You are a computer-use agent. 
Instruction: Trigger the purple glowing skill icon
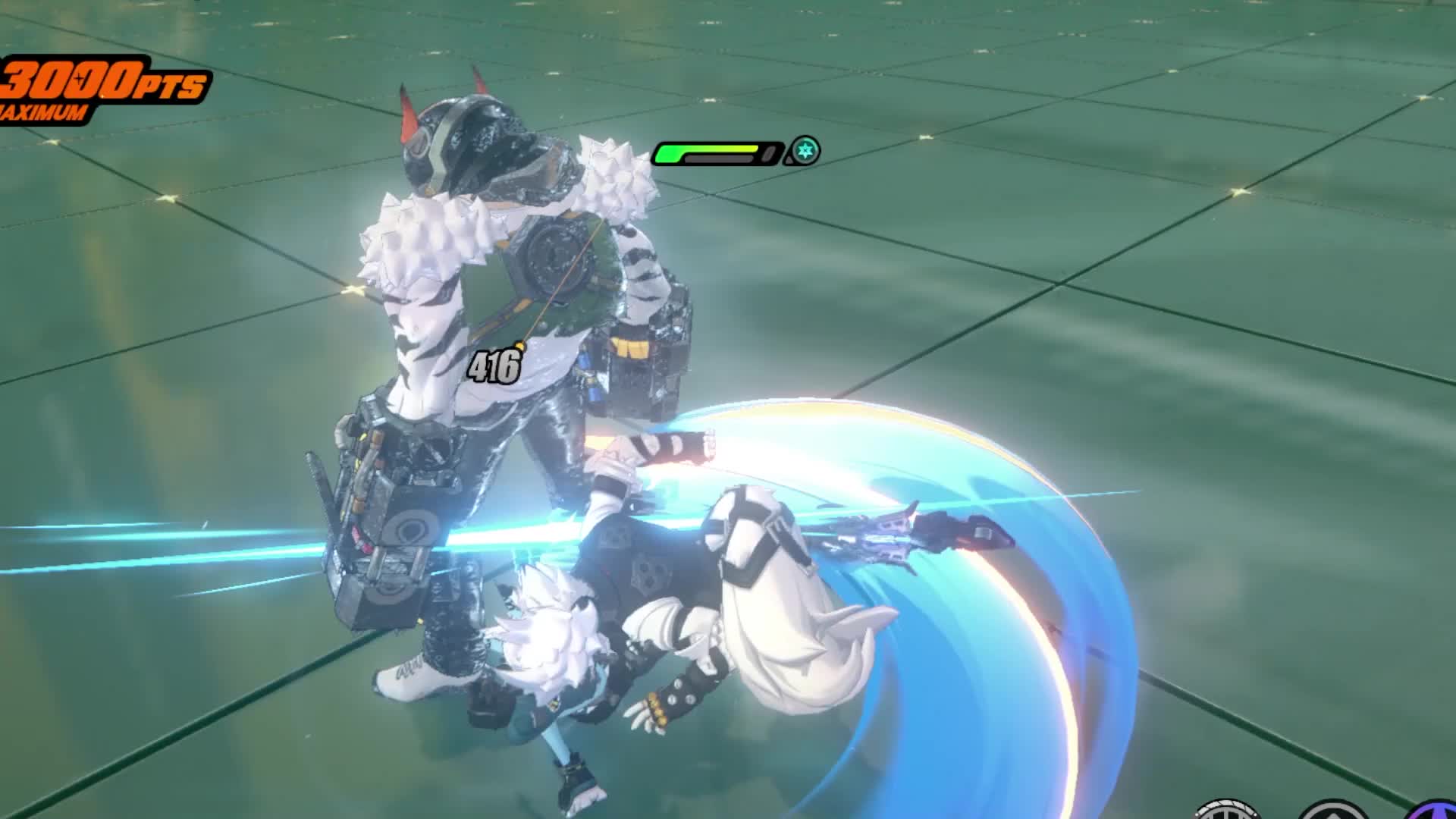click(x=1438, y=810)
